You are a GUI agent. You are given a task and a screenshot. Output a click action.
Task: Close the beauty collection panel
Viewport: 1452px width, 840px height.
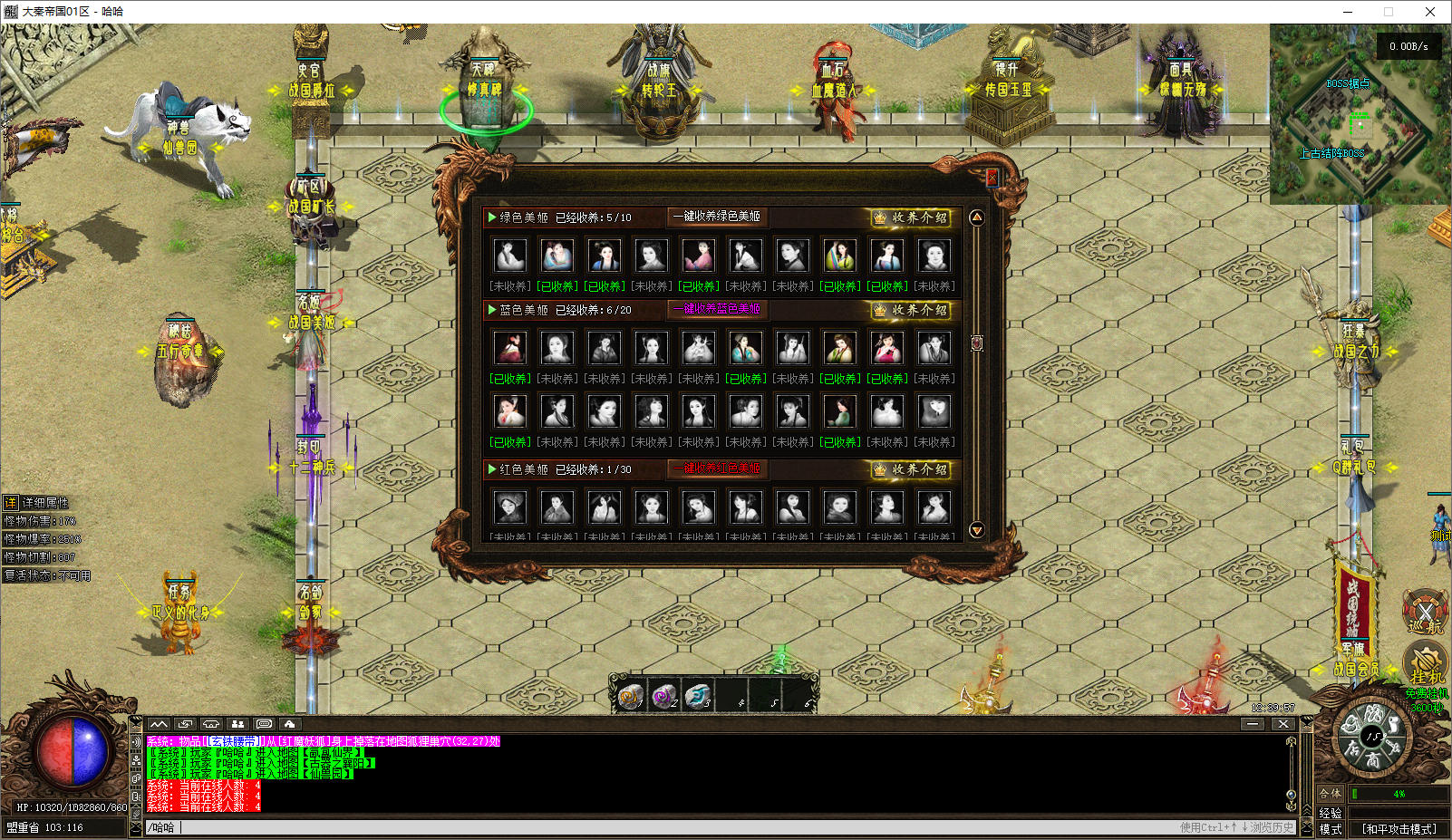click(992, 178)
